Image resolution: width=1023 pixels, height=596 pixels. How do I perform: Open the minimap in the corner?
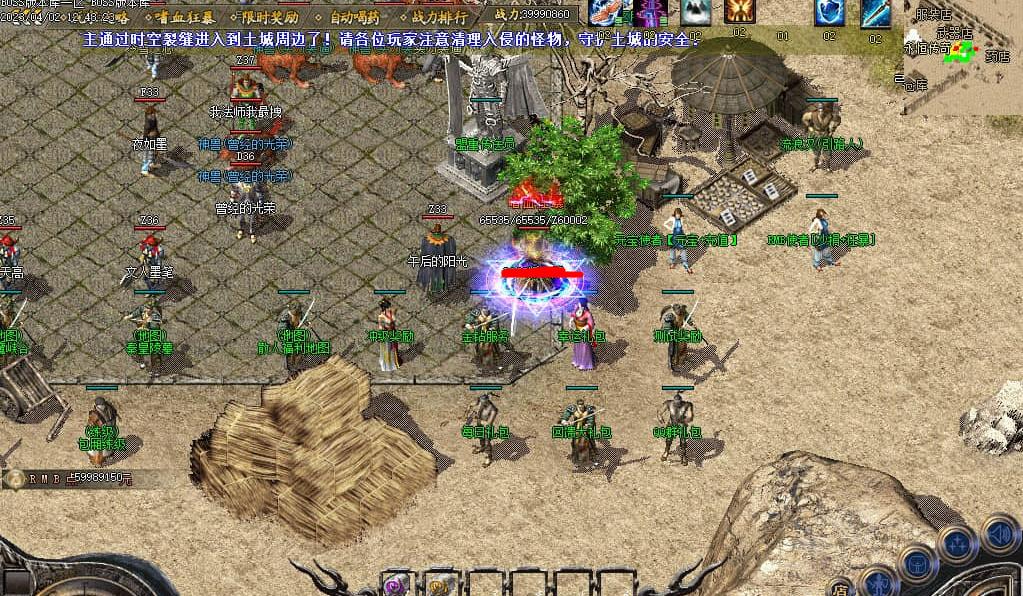[x=962, y=55]
